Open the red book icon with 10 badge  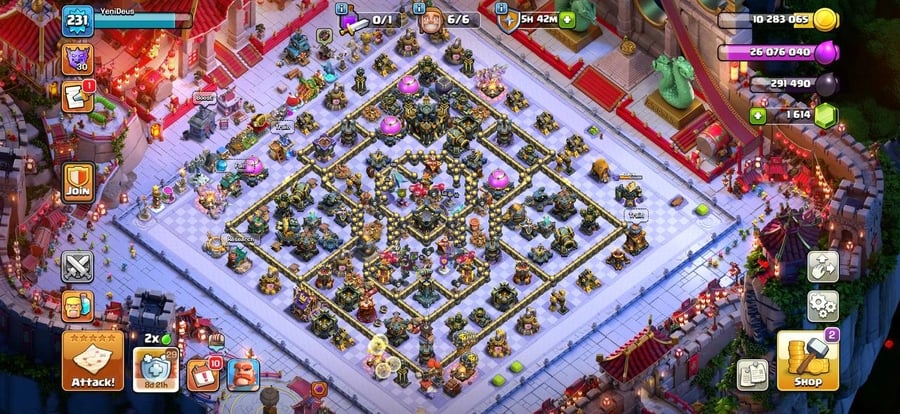coord(202,375)
